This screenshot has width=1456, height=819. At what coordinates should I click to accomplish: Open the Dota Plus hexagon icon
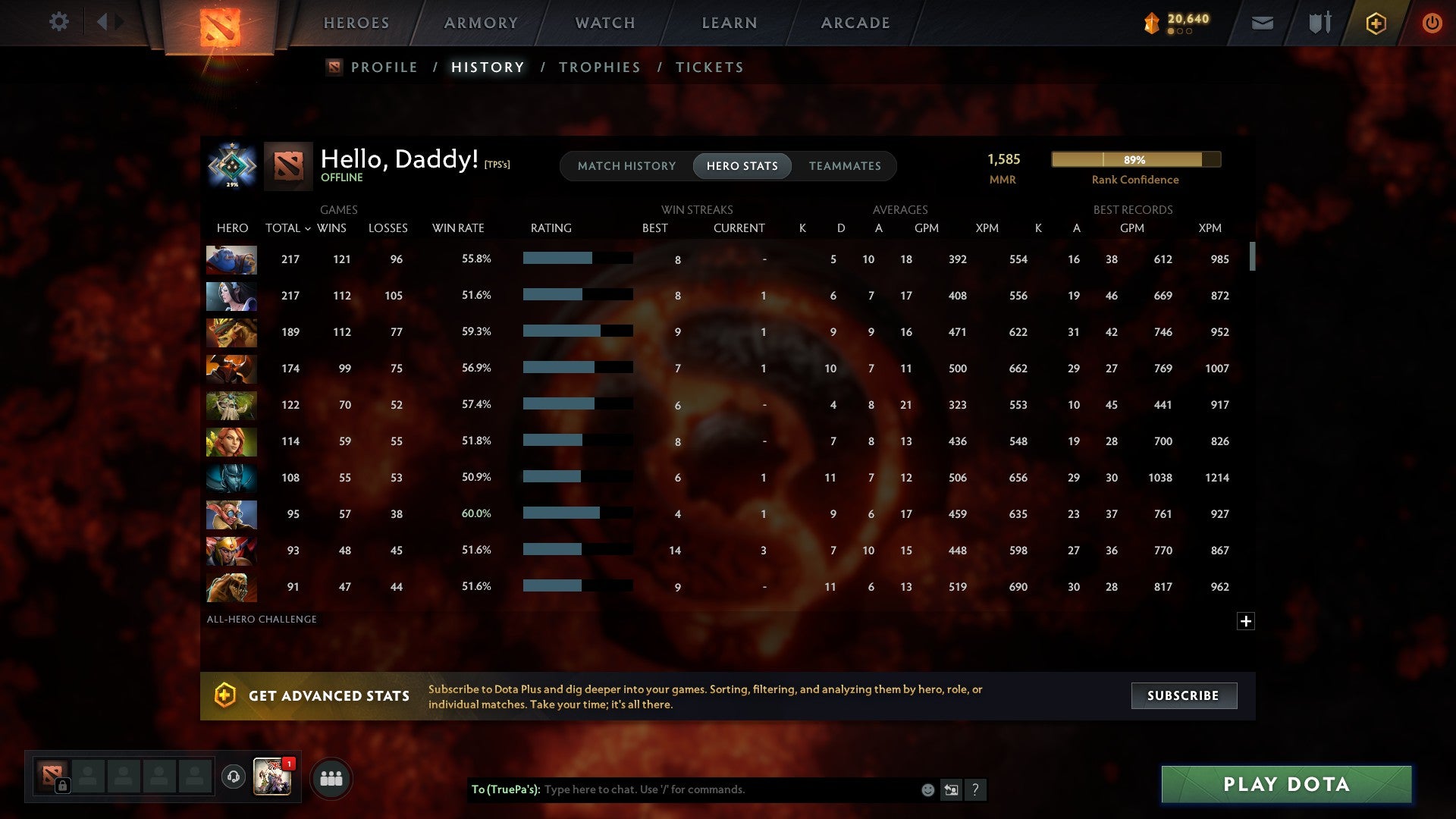(1376, 23)
